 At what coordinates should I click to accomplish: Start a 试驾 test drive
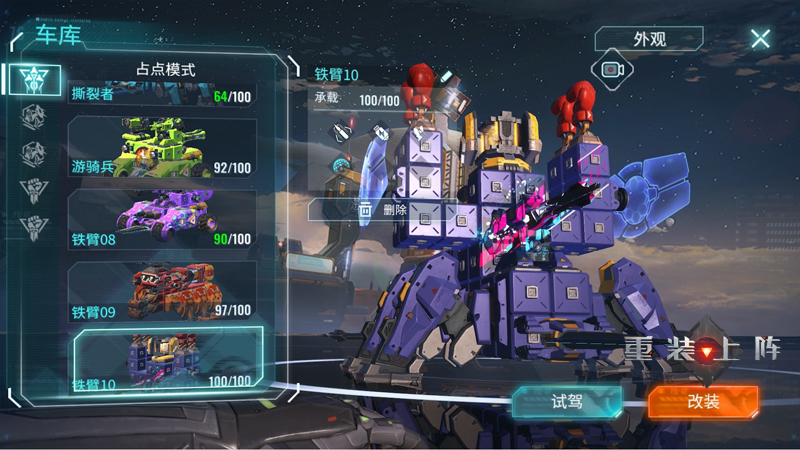coord(566,401)
